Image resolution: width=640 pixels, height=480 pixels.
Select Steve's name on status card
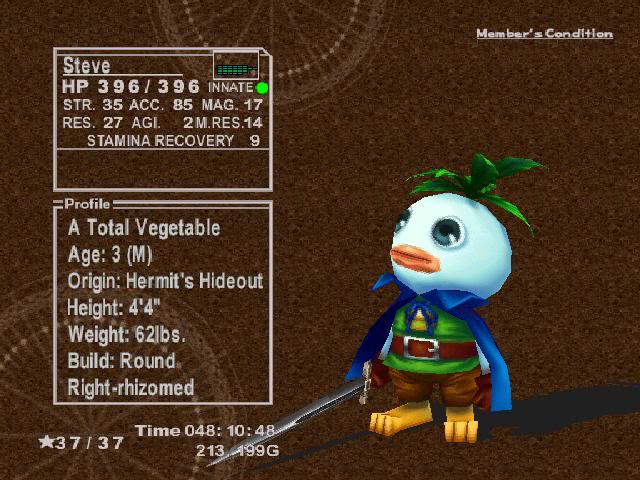click(x=87, y=66)
